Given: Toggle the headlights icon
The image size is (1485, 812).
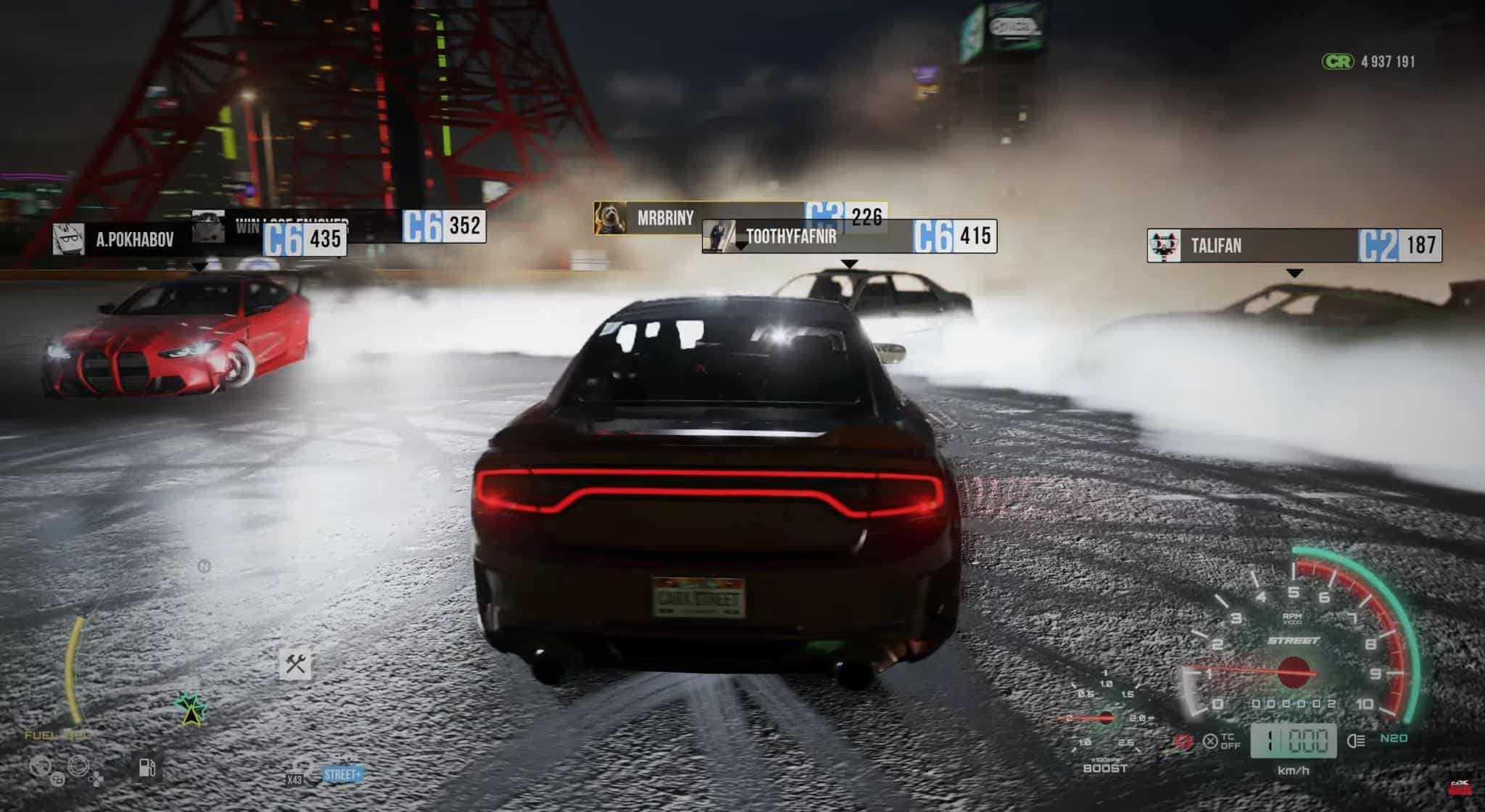Looking at the screenshot, I should pos(1355,740).
